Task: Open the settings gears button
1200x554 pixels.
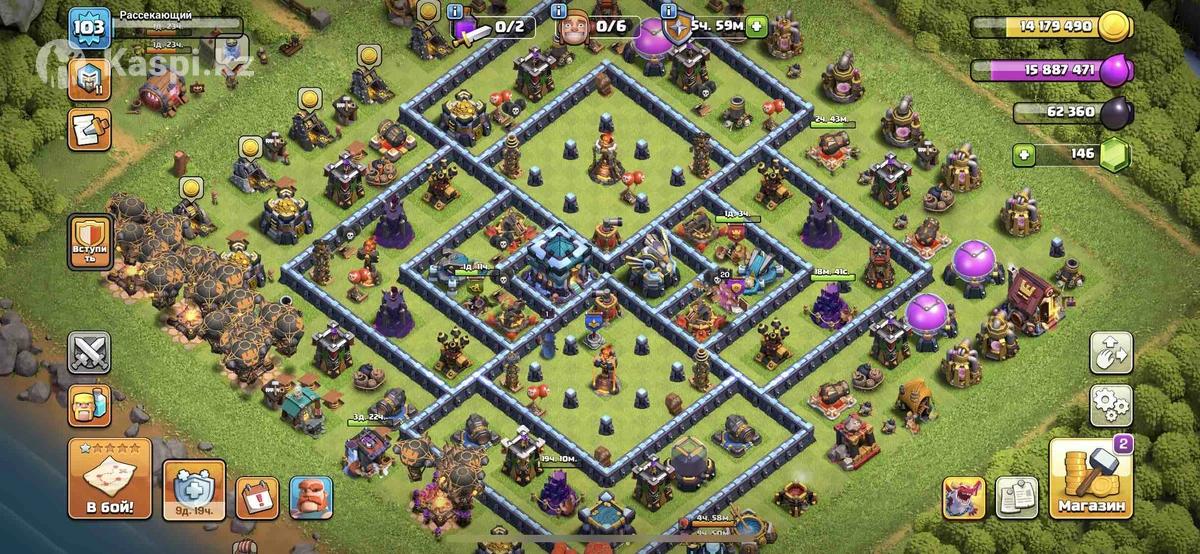Action: point(1110,406)
